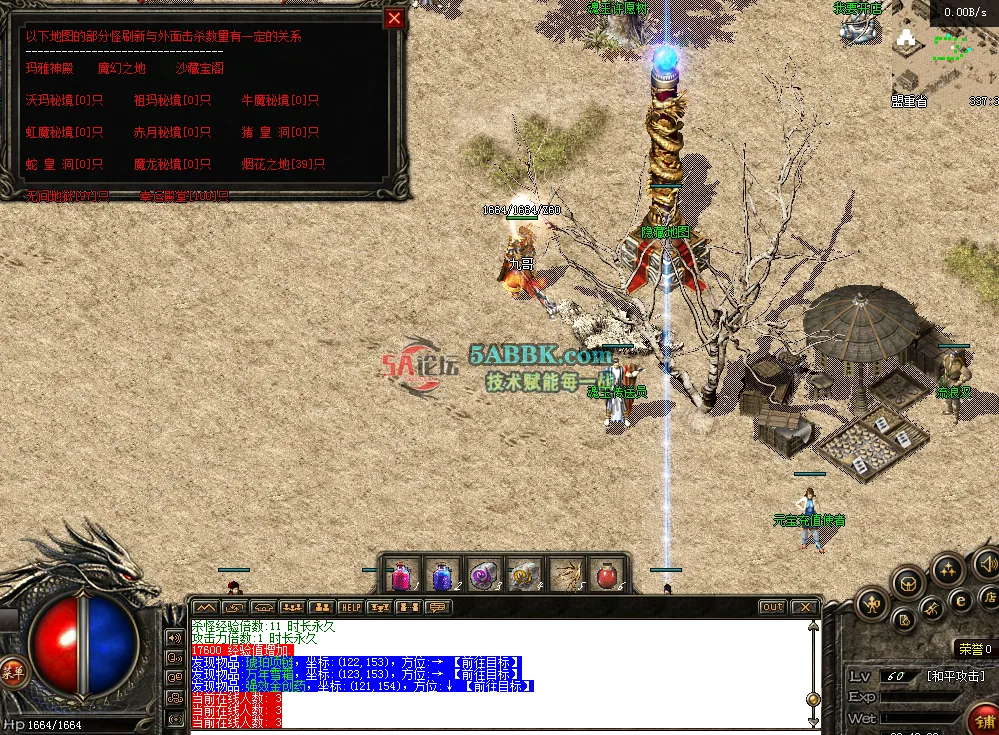Select the 玛雅神殿 map entry
The image size is (999, 735).
(x=50, y=69)
